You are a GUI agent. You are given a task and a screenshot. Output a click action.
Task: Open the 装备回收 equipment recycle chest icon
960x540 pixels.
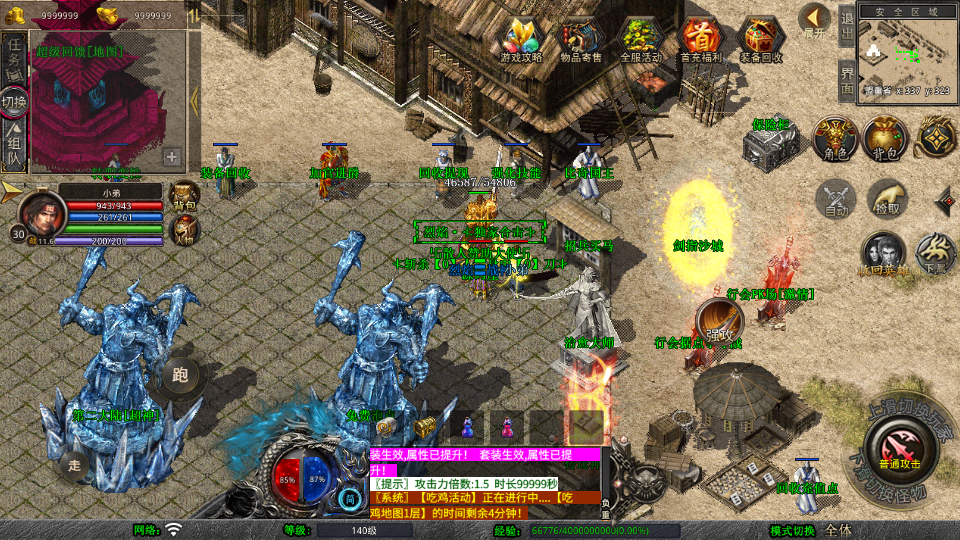click(x=762, y=40)
